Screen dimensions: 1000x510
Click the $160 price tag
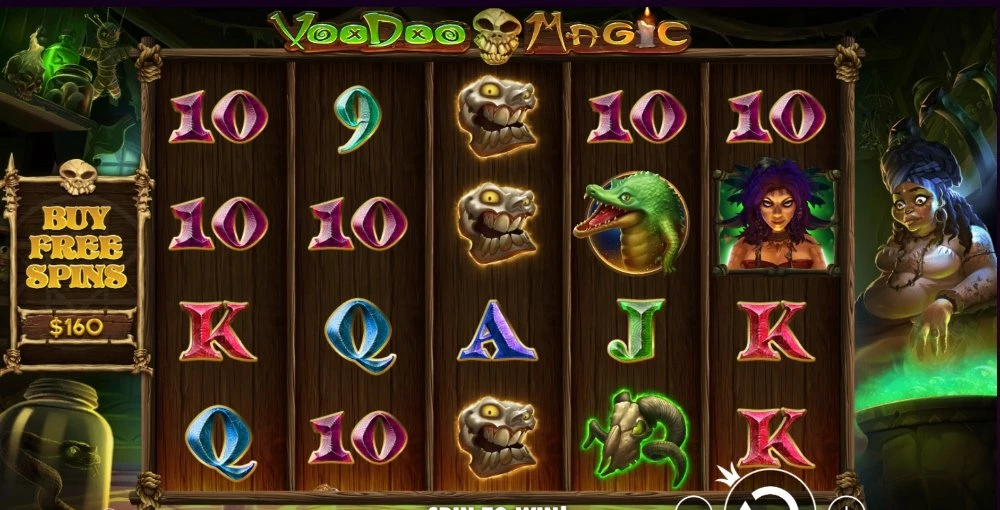(76, 325)
